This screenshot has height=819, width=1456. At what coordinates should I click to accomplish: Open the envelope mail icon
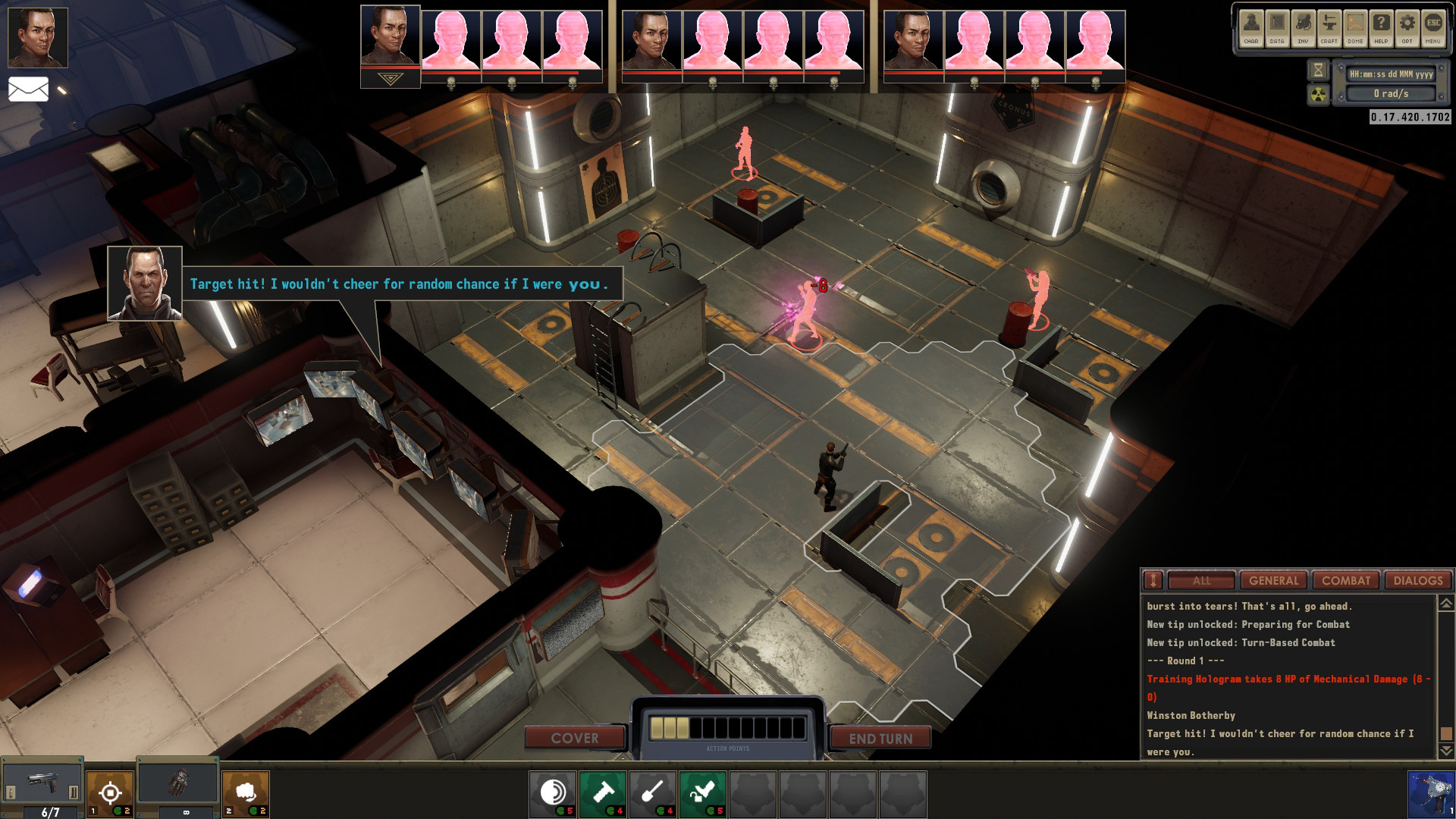(x=28, y=89)
